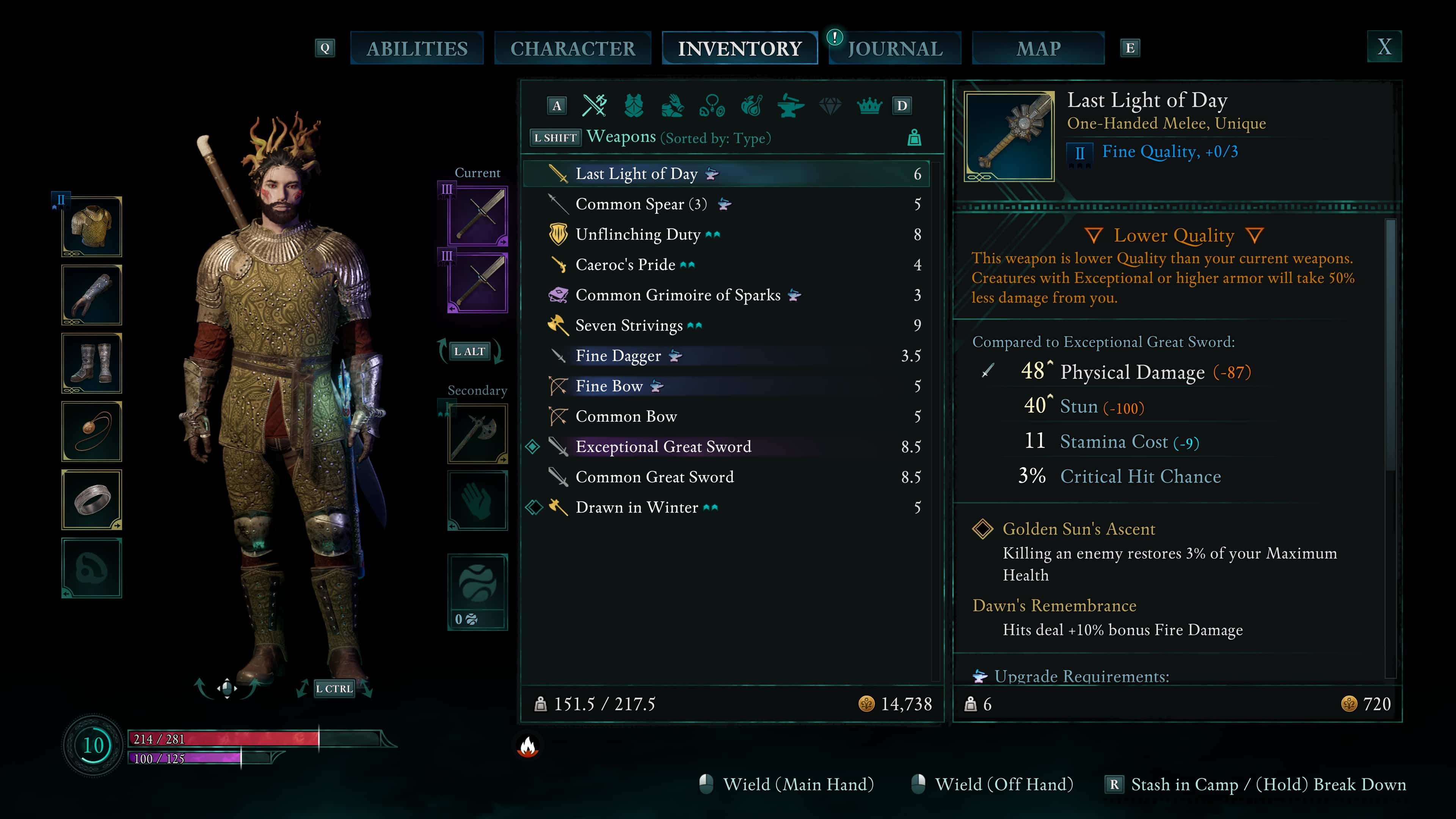
Task: Select the Exceptional Great Sword row
Action: pyautogui.click(x=663, y=447)
